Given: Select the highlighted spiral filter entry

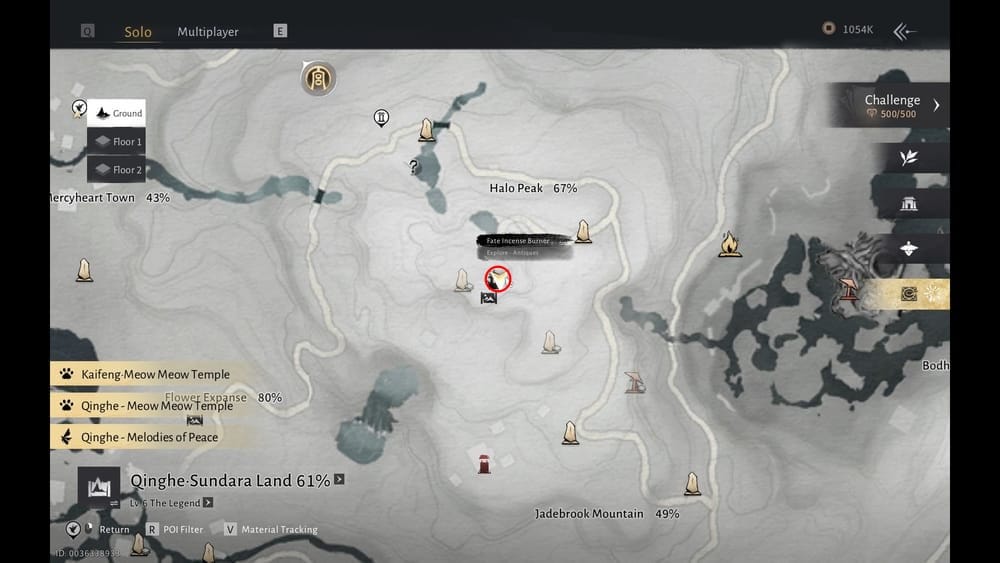Looking at the screenshot, I should [x=909, y=293].
